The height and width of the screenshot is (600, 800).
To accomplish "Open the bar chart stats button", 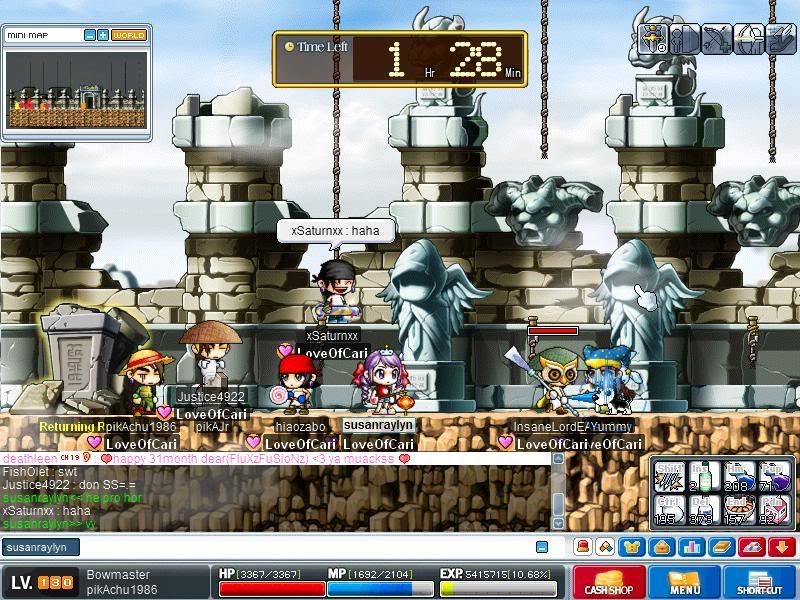I will click(x=693, y=547).
